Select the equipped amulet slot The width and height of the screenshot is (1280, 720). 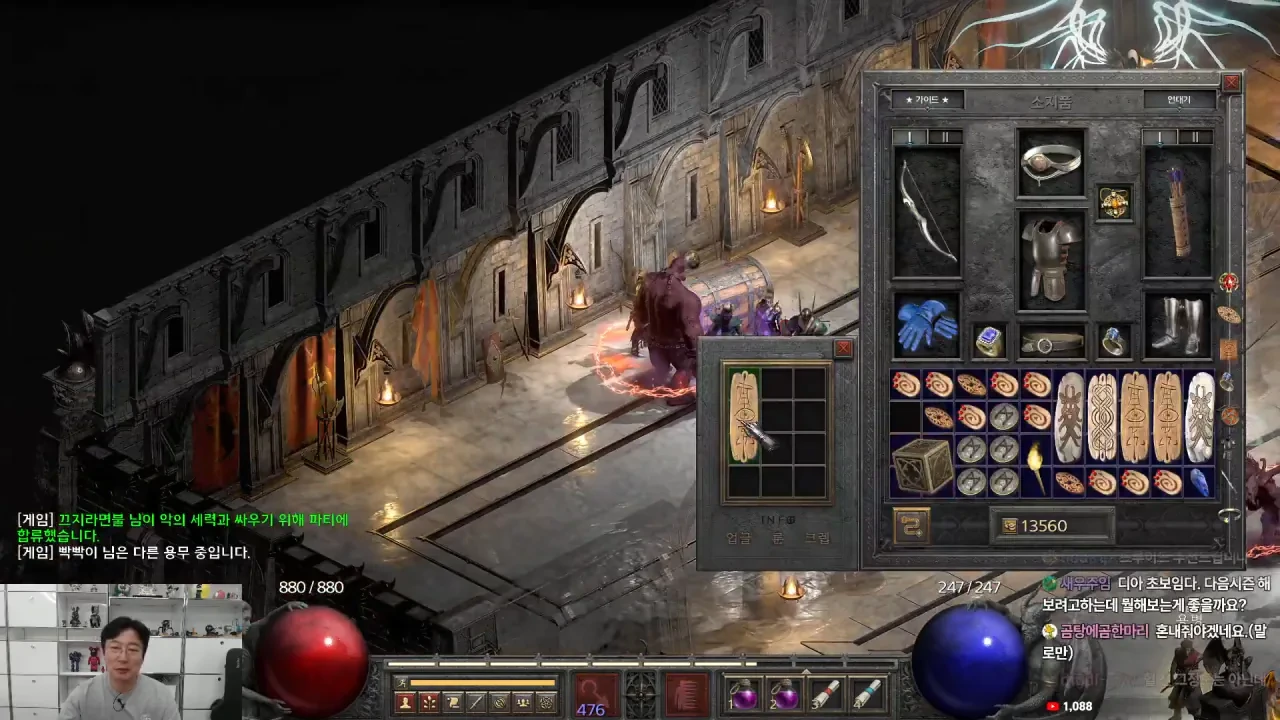coord(1114,202)
